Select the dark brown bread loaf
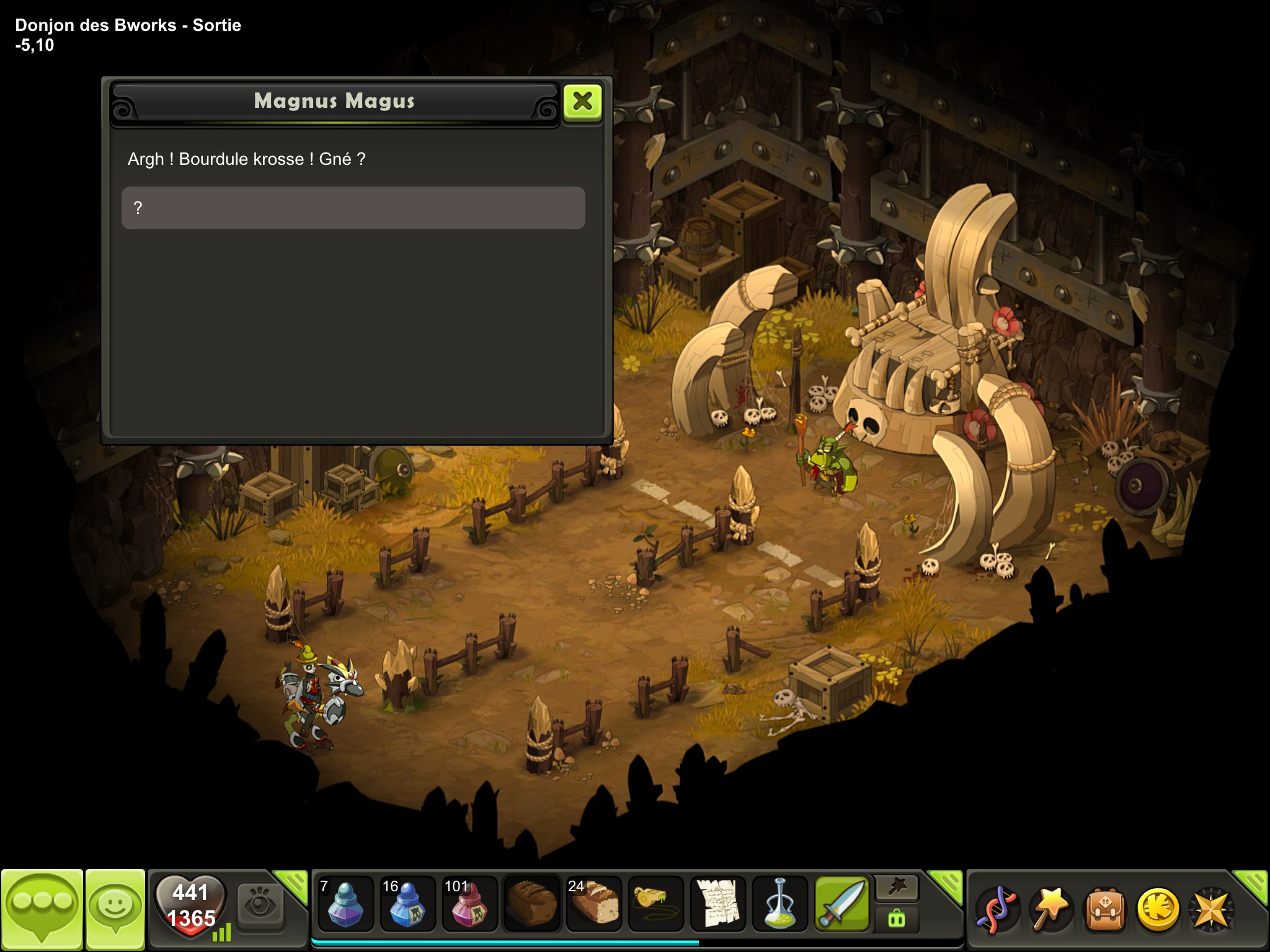1270x952 pixels. (532, 904)
